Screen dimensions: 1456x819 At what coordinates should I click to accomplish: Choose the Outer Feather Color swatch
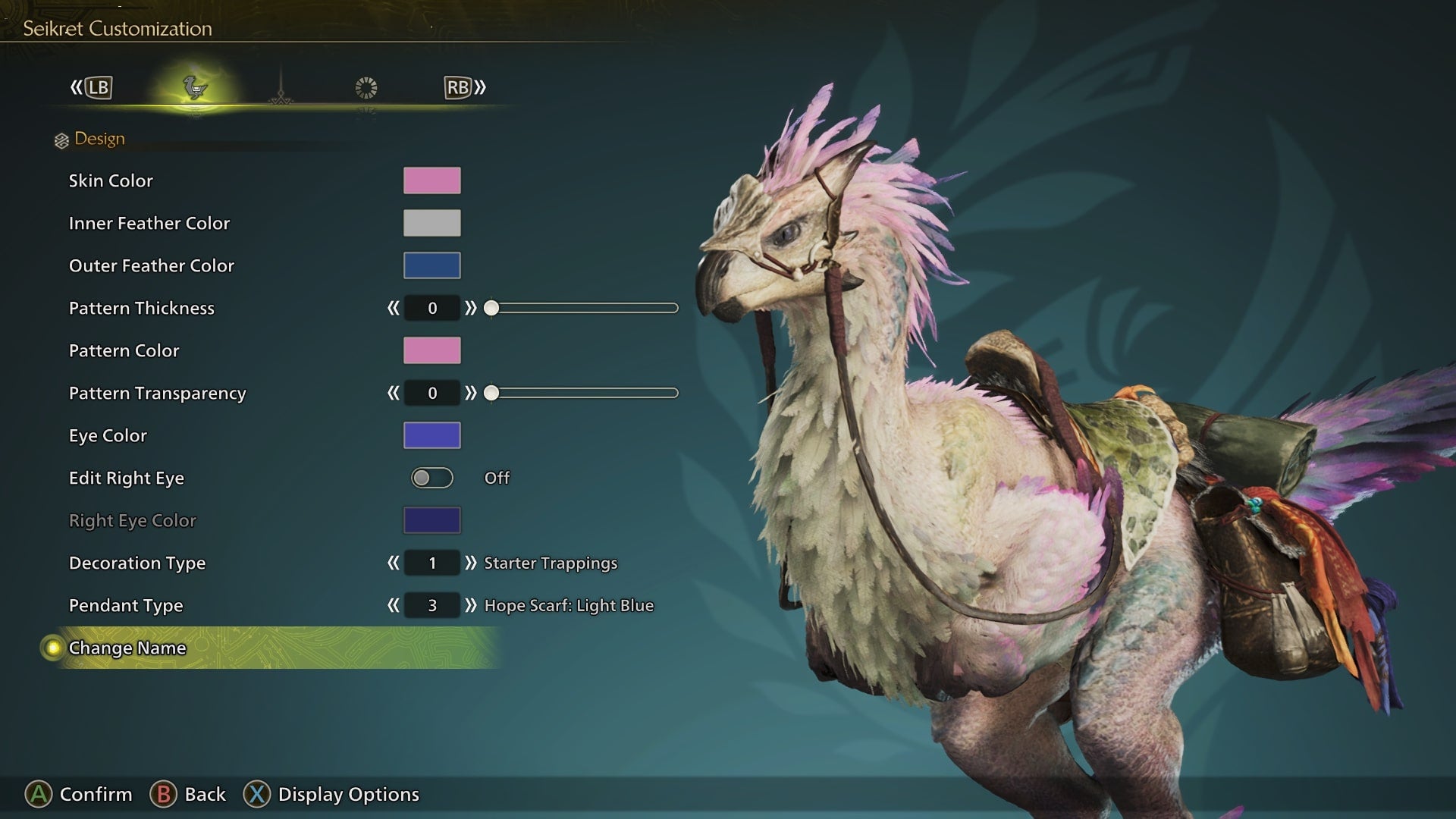pyautogui.click(x=431, y=265)
